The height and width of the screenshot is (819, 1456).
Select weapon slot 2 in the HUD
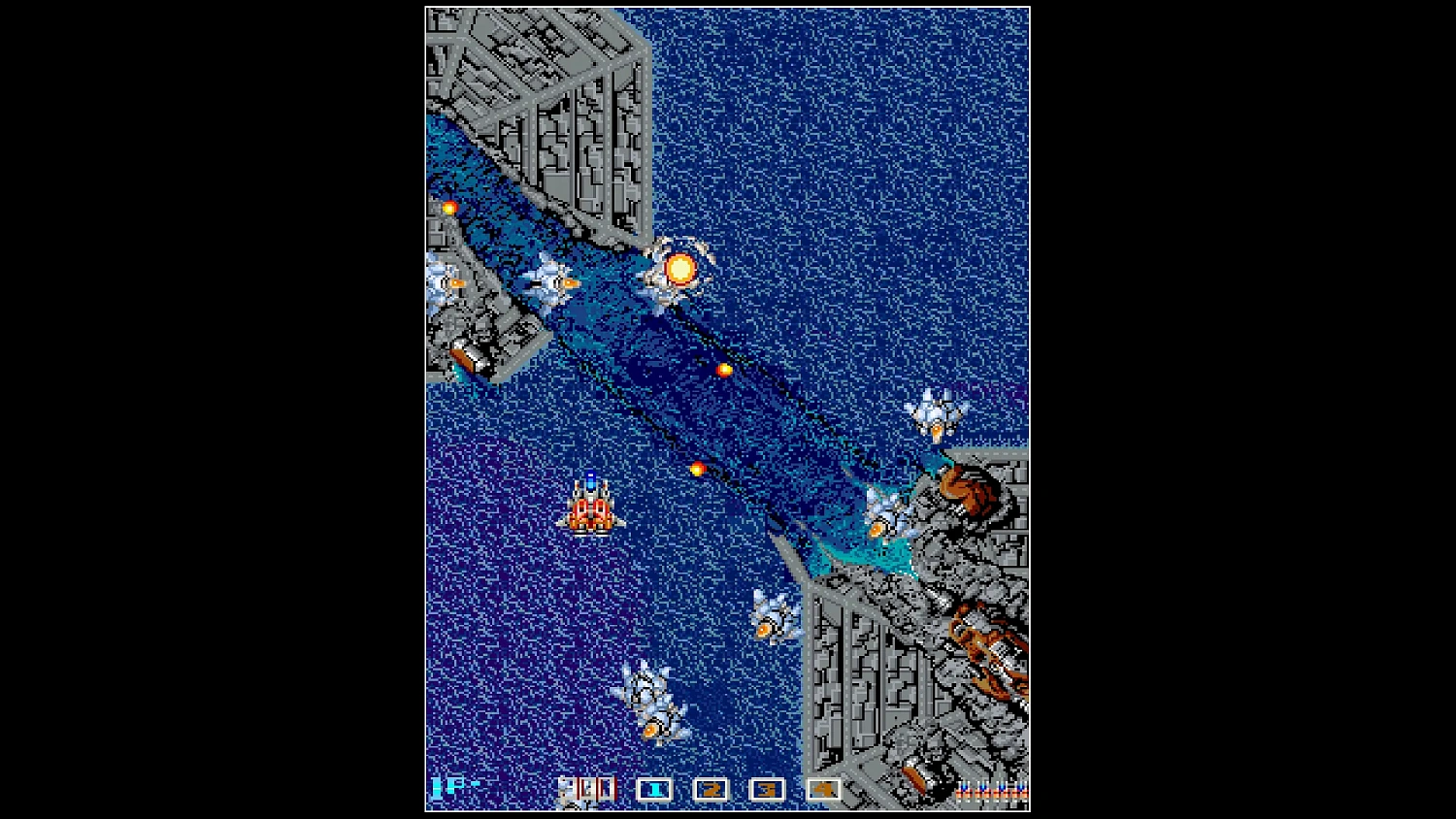(711, 789)
